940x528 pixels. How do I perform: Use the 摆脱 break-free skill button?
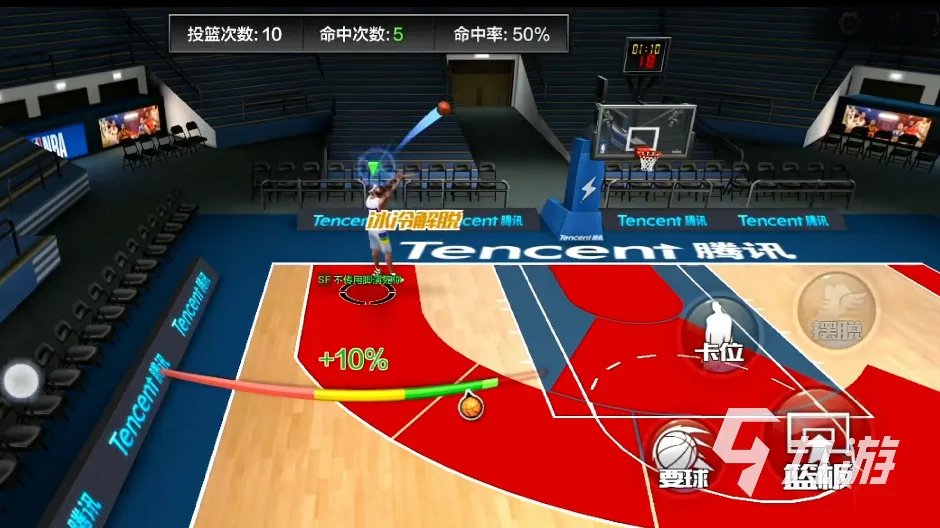837,308
